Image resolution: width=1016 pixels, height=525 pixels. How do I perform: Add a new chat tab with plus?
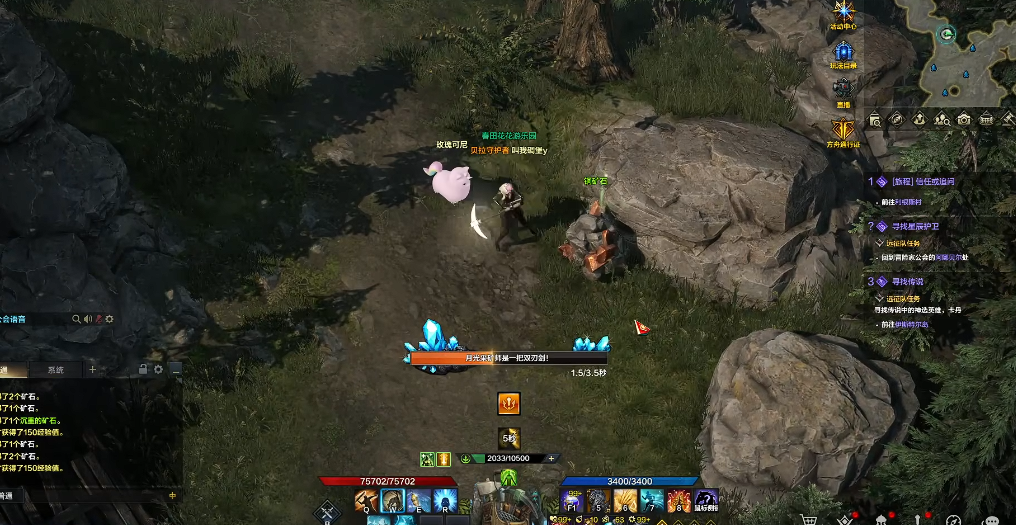click(93, 370)
